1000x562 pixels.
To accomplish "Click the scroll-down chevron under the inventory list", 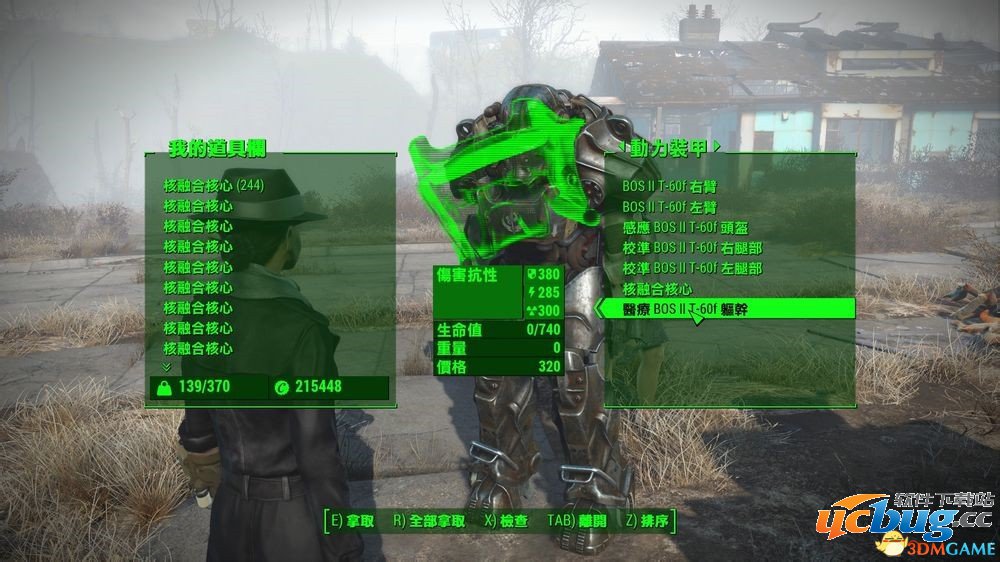I will tap(166, 366).
